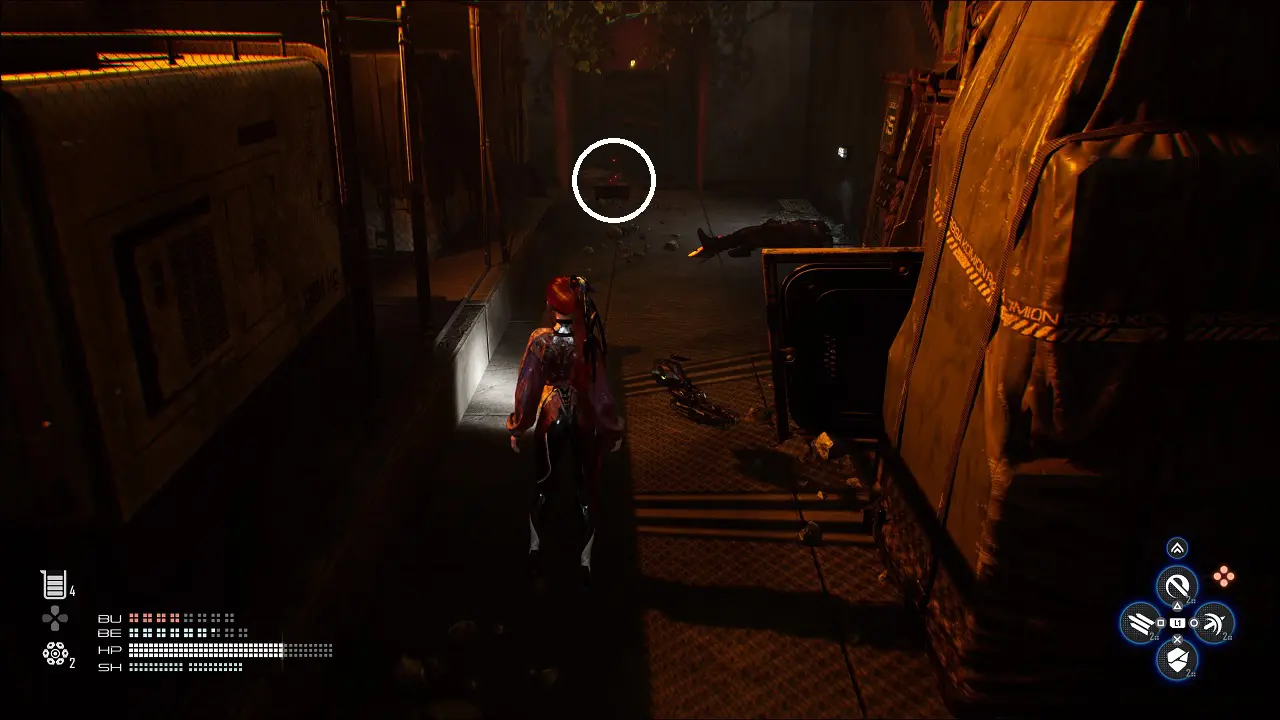Activate the arc-and-arrow skill icon
Screen dimensions: 1280x720
[x=1214, y=623]
